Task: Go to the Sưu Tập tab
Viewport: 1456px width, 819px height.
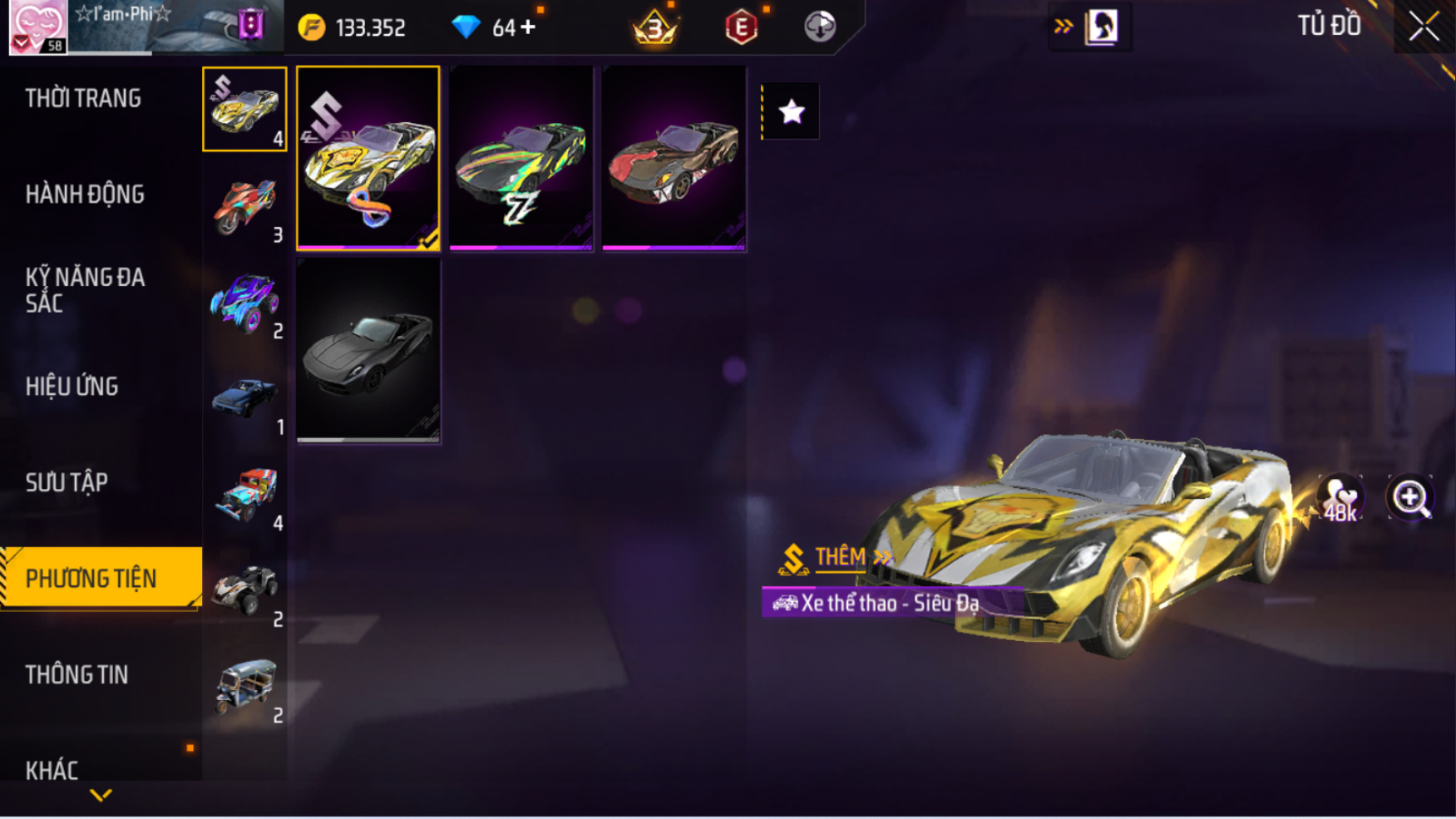Action: (67, 483)
